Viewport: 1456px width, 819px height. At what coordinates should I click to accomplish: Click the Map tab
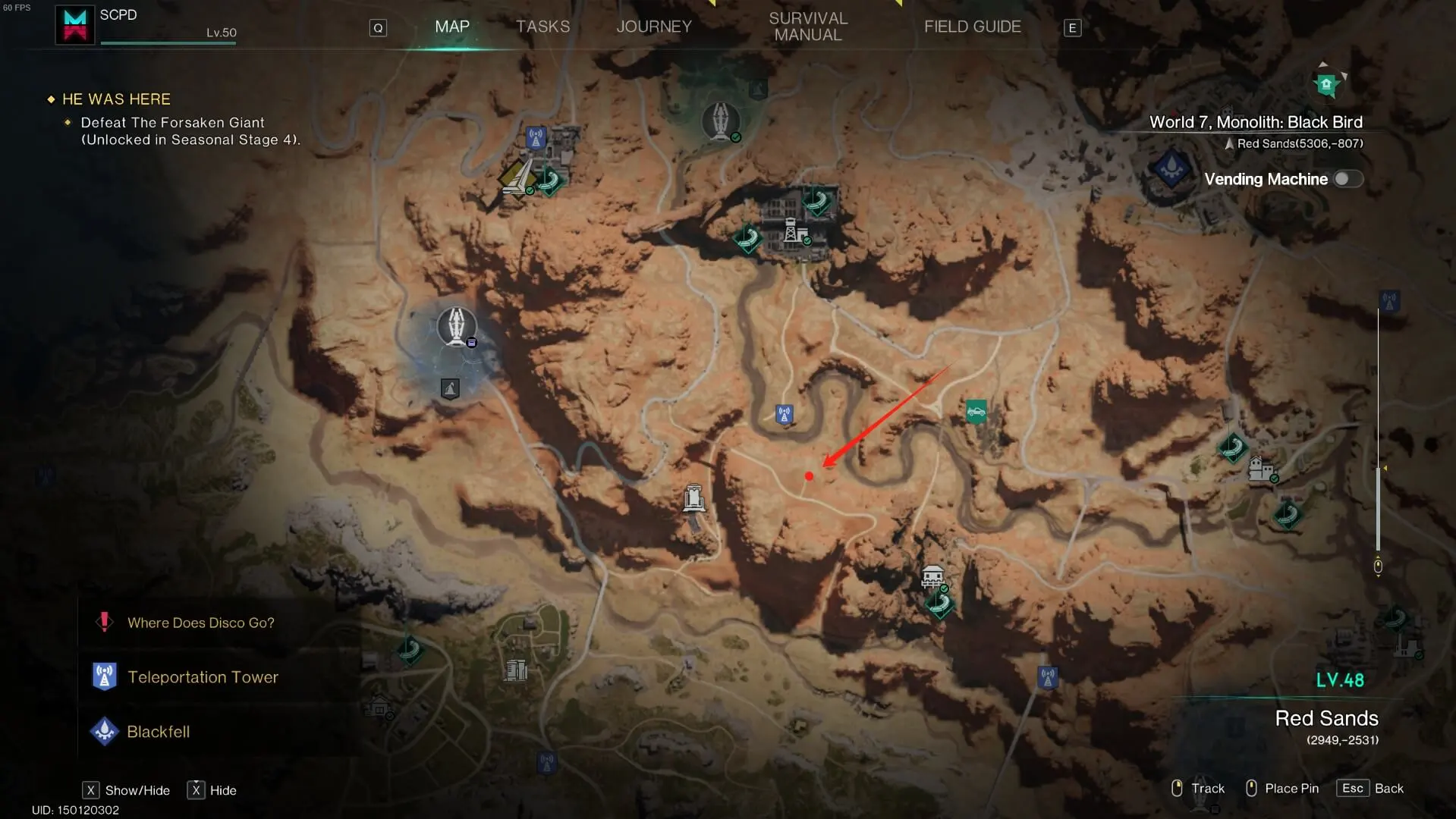[x=452, y=27]
